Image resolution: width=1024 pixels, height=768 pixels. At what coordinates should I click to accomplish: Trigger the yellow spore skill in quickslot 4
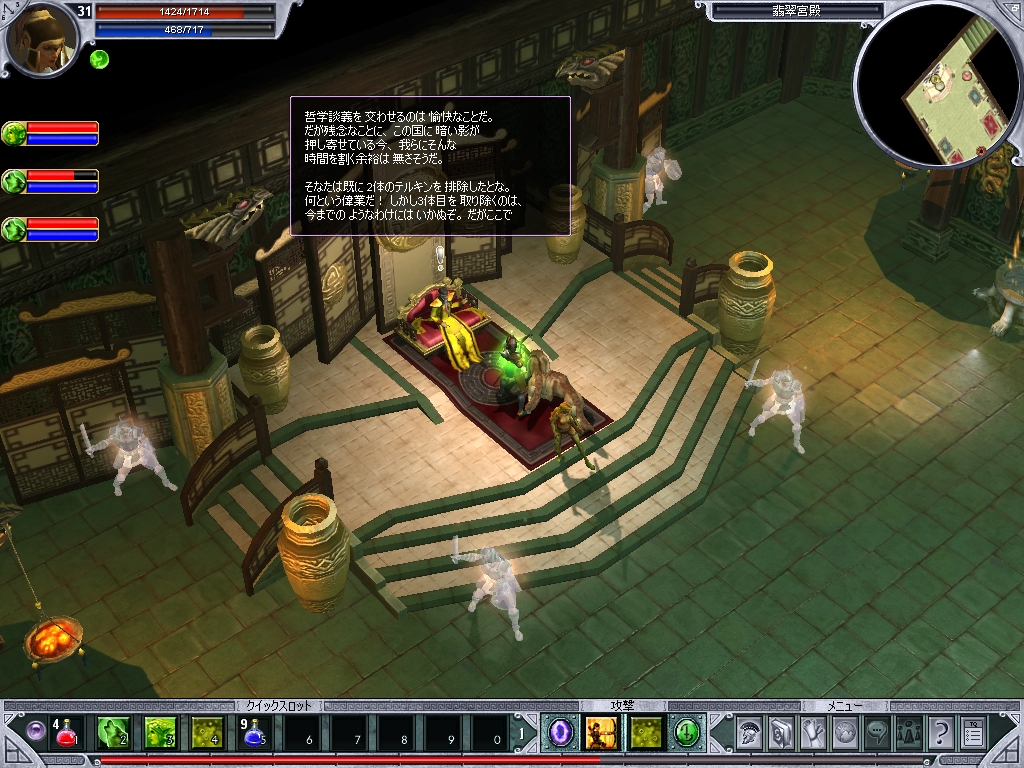point(207,734)
